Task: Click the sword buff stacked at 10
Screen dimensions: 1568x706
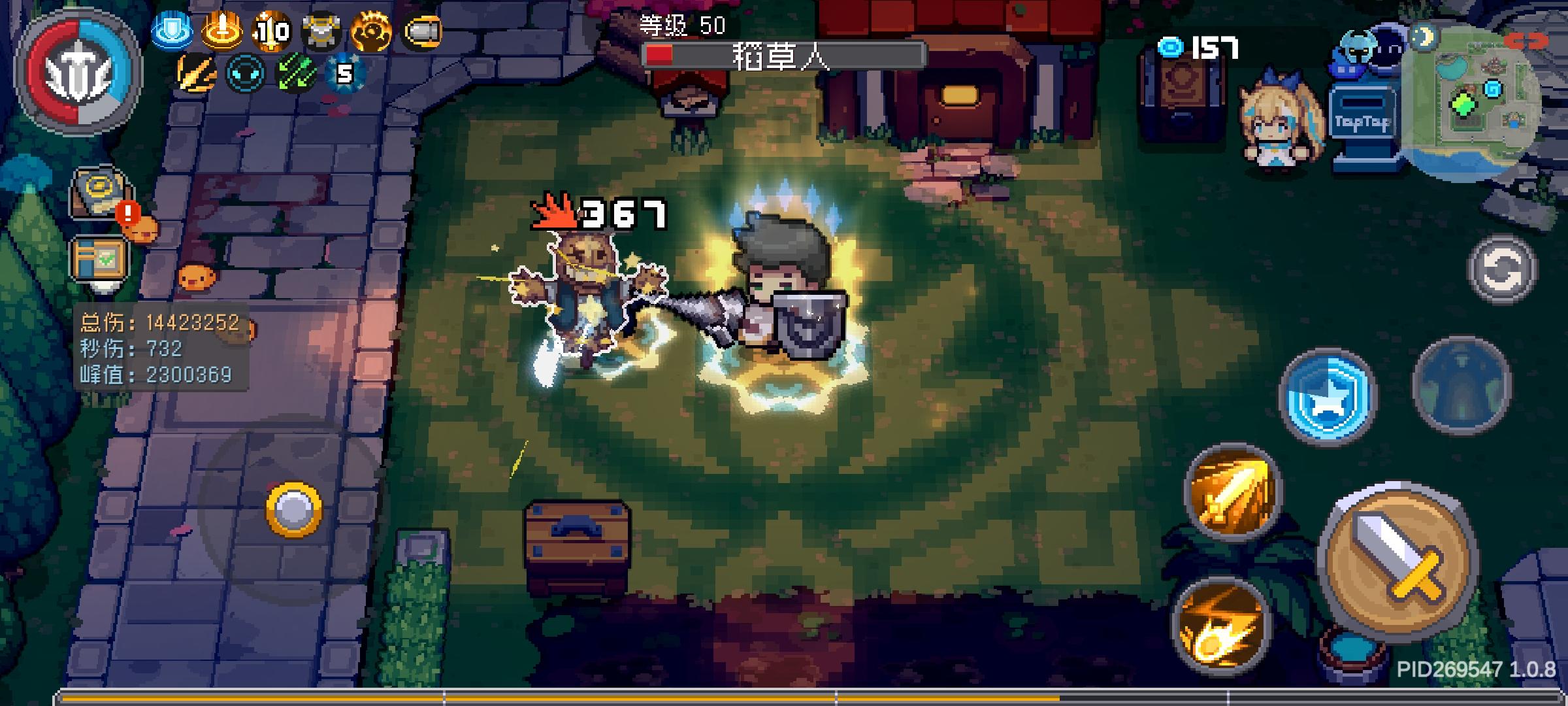Action: [274, 29]
